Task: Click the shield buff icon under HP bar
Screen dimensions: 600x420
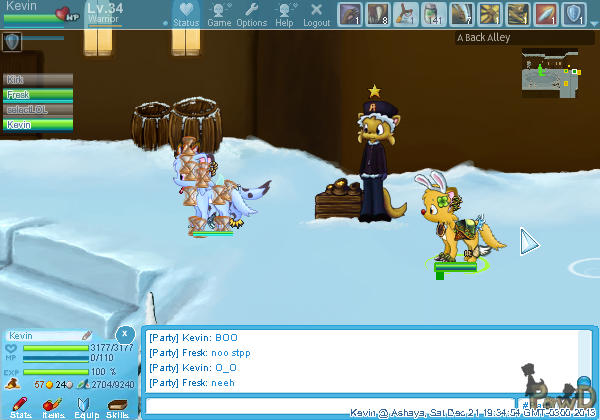Action: tap(13, 41)
